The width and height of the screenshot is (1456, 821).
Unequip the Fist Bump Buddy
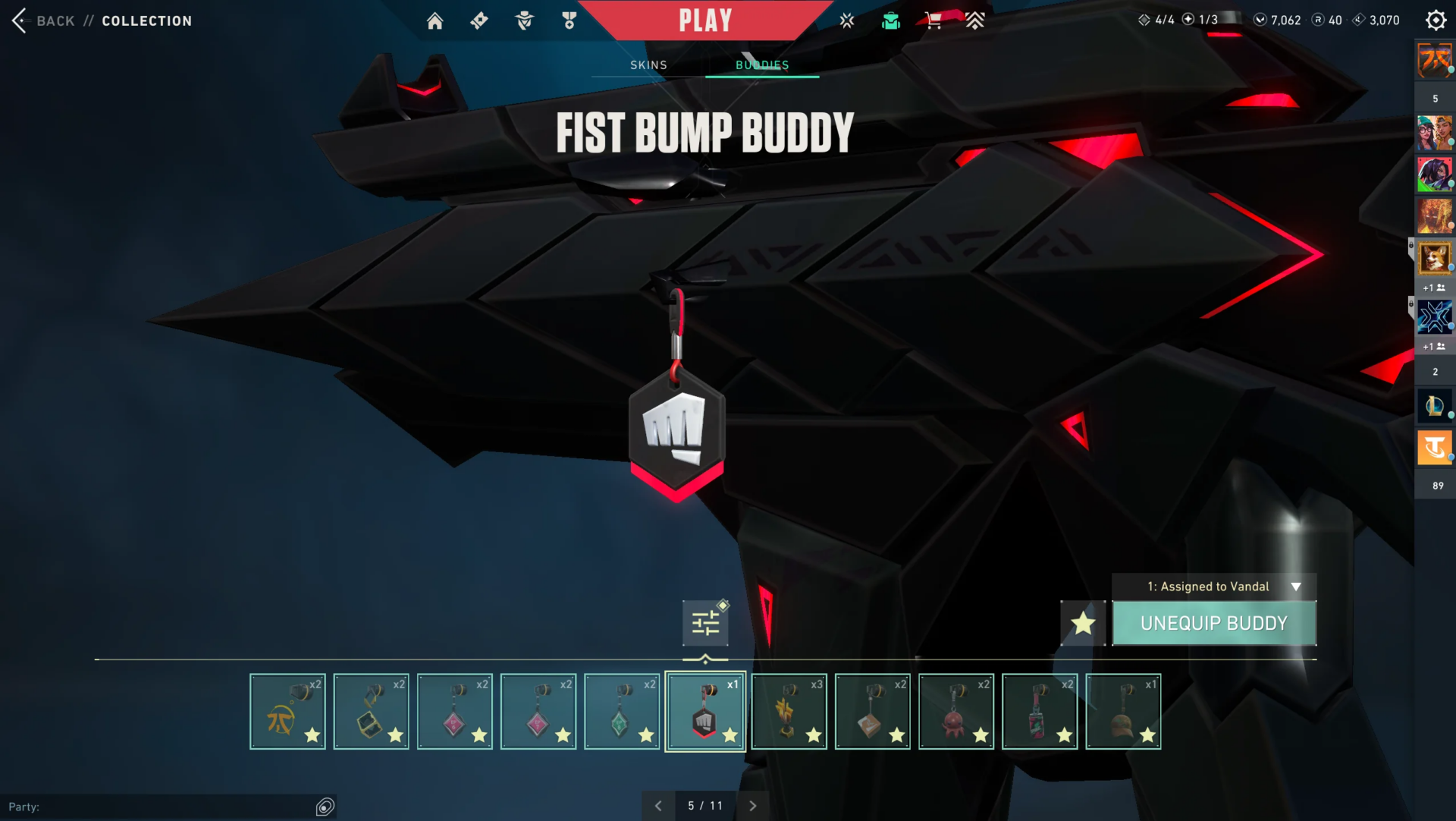pyautogui.click(x=1214, y=623)
